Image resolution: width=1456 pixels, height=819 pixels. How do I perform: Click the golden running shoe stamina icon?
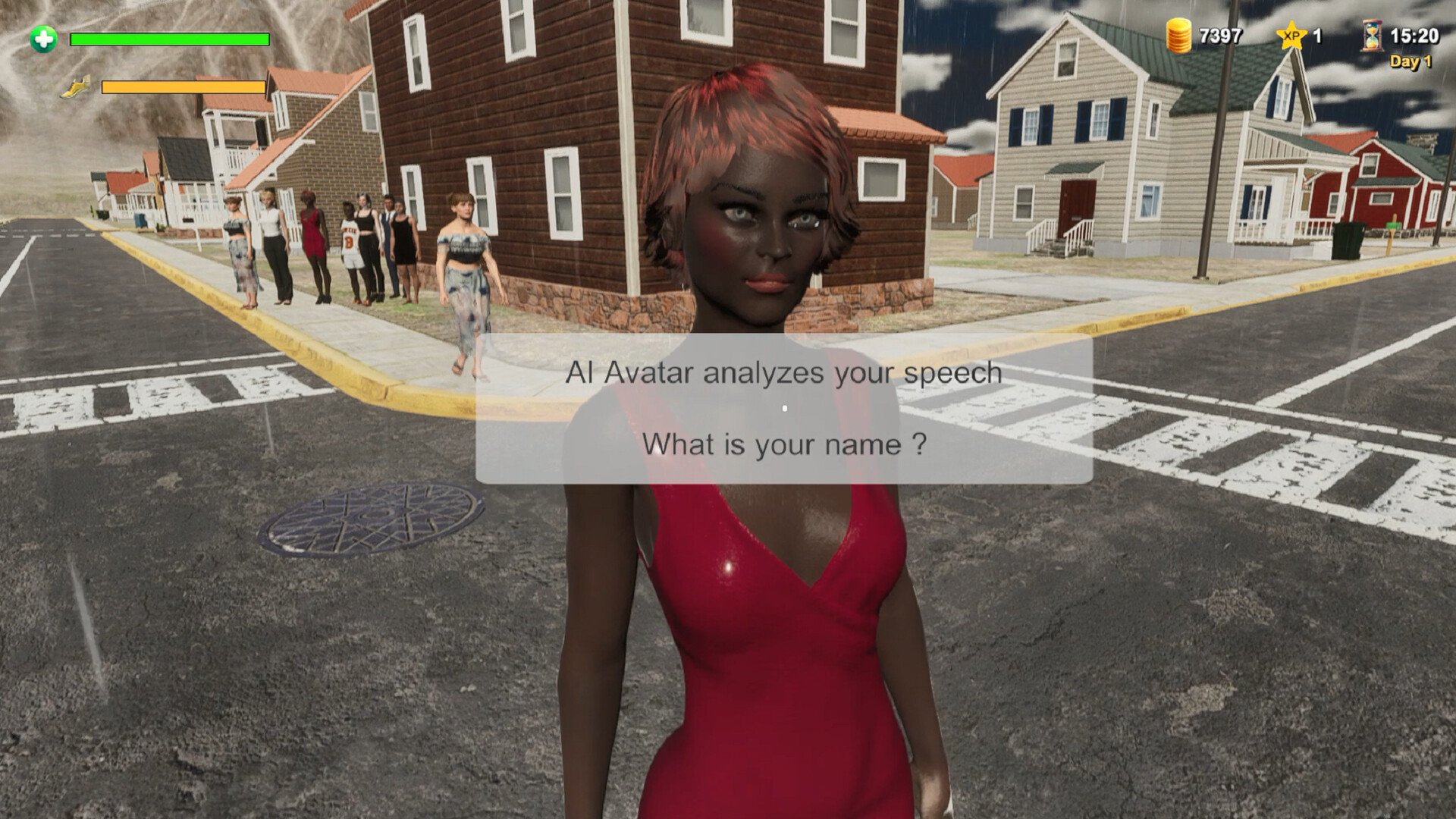pyautogui.click(x=77, y=87)
